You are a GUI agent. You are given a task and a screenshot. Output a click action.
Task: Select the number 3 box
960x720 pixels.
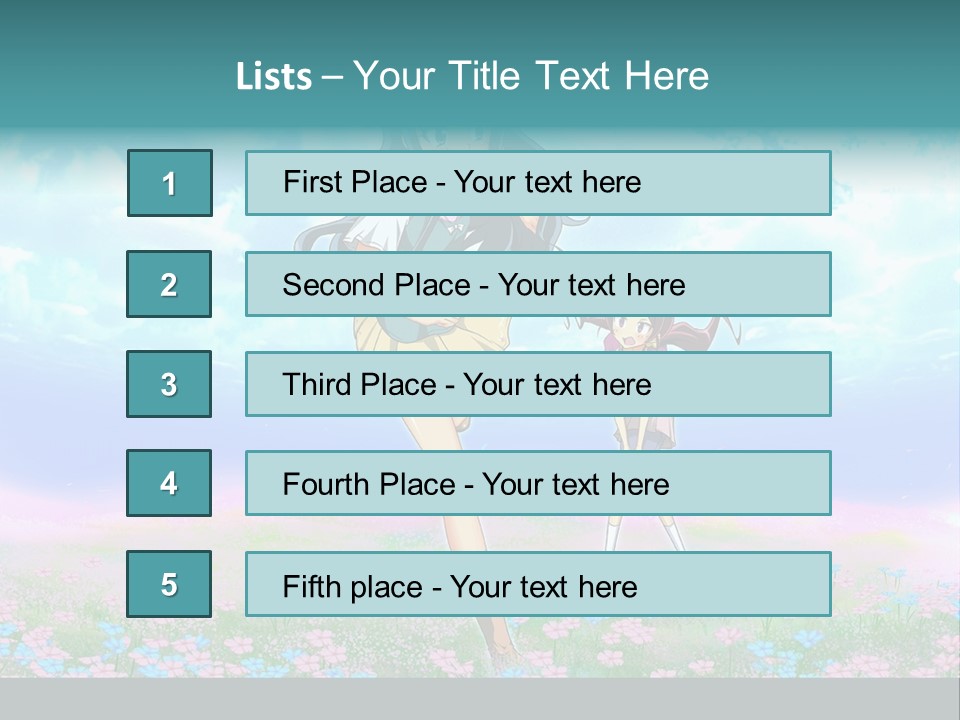169,384
